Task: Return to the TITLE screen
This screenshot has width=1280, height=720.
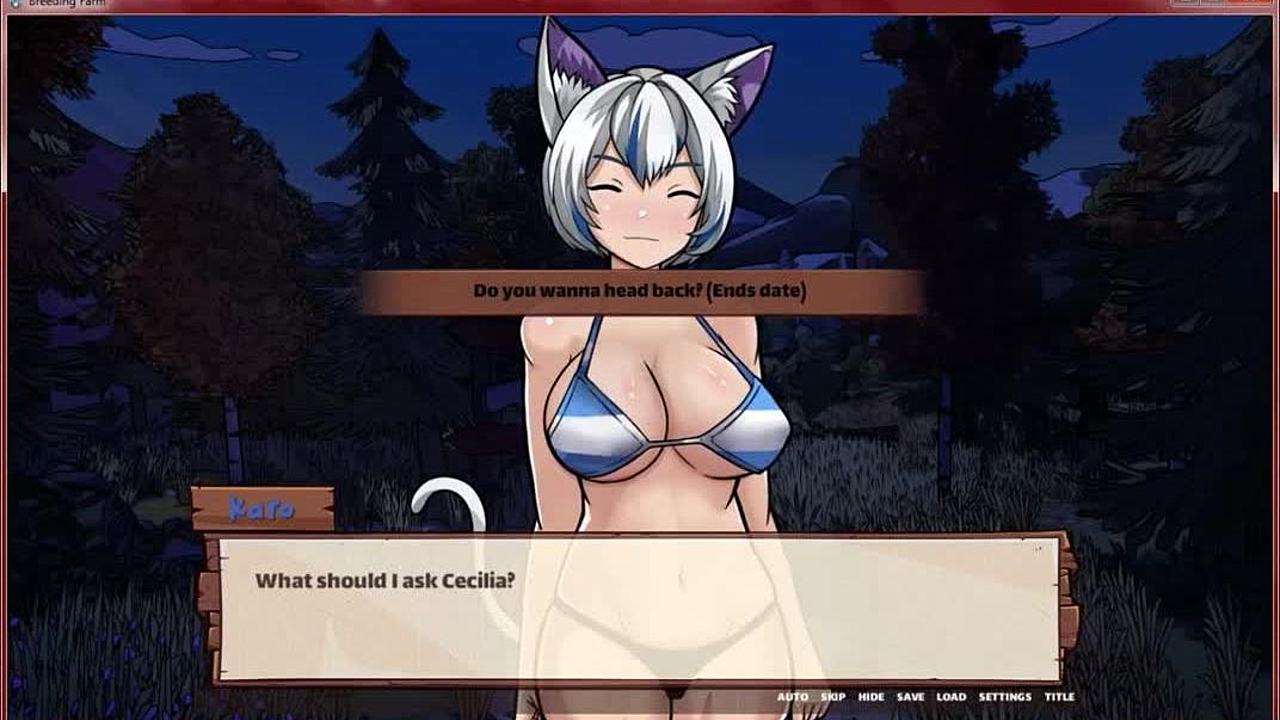Action: pos(1059,697)
